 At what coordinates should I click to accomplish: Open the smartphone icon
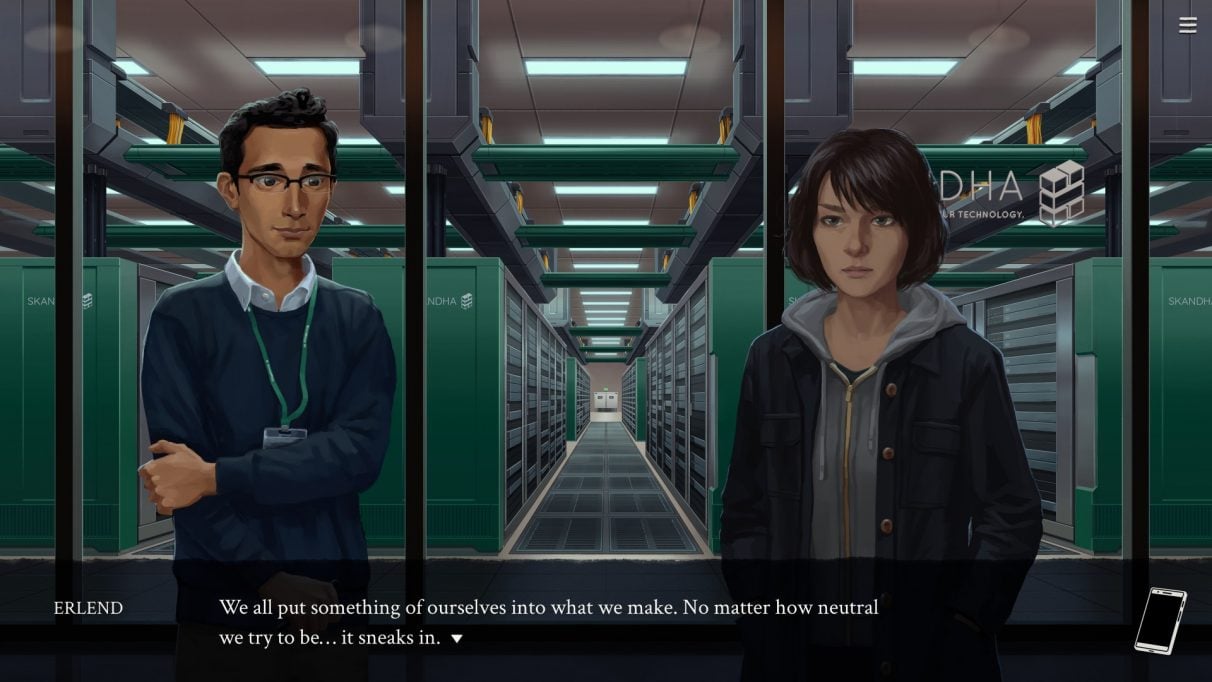click(x=1160, y=621)
